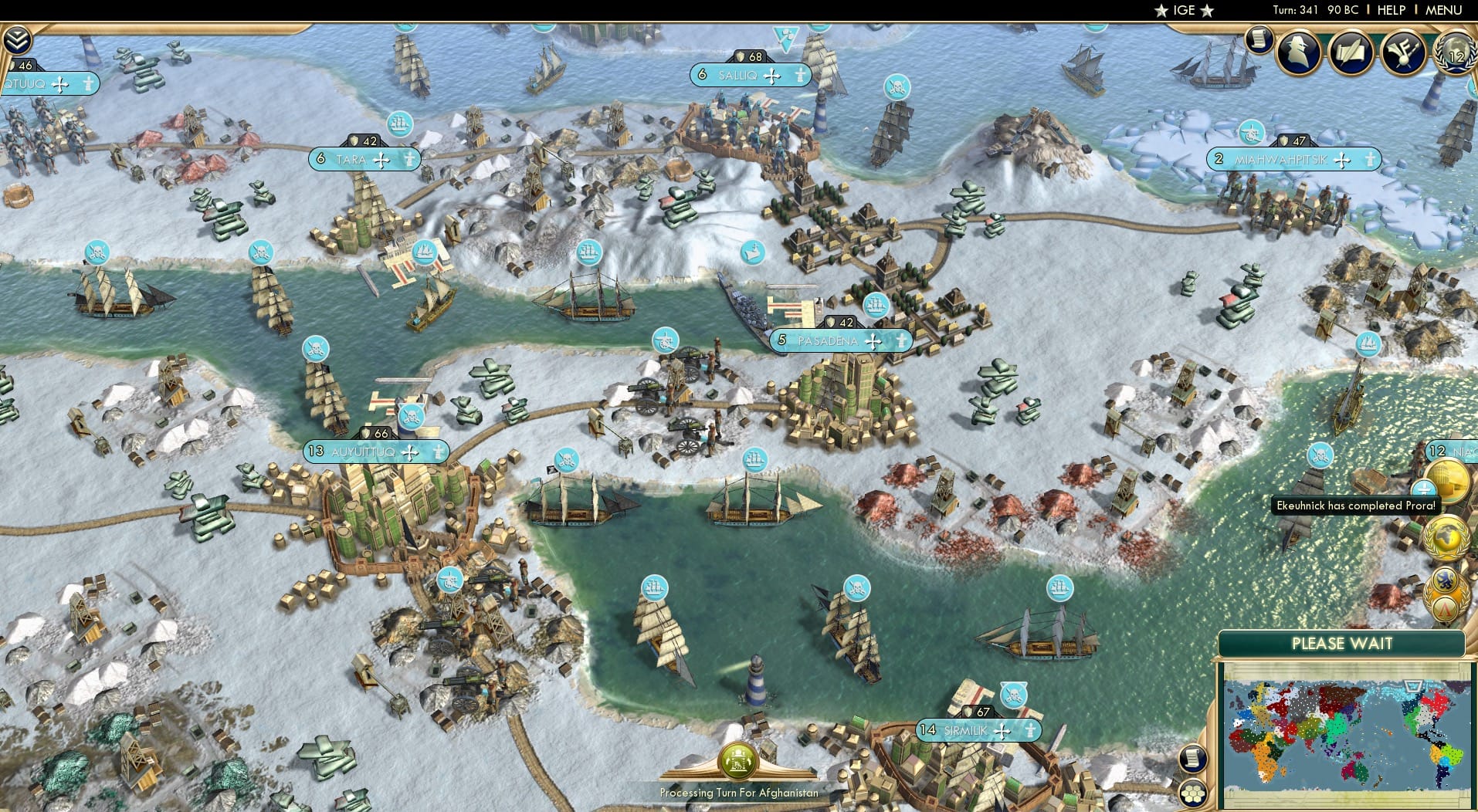Click the crossed-tools overview icon top right
1478x812 pixels.
coord(1405,52)
